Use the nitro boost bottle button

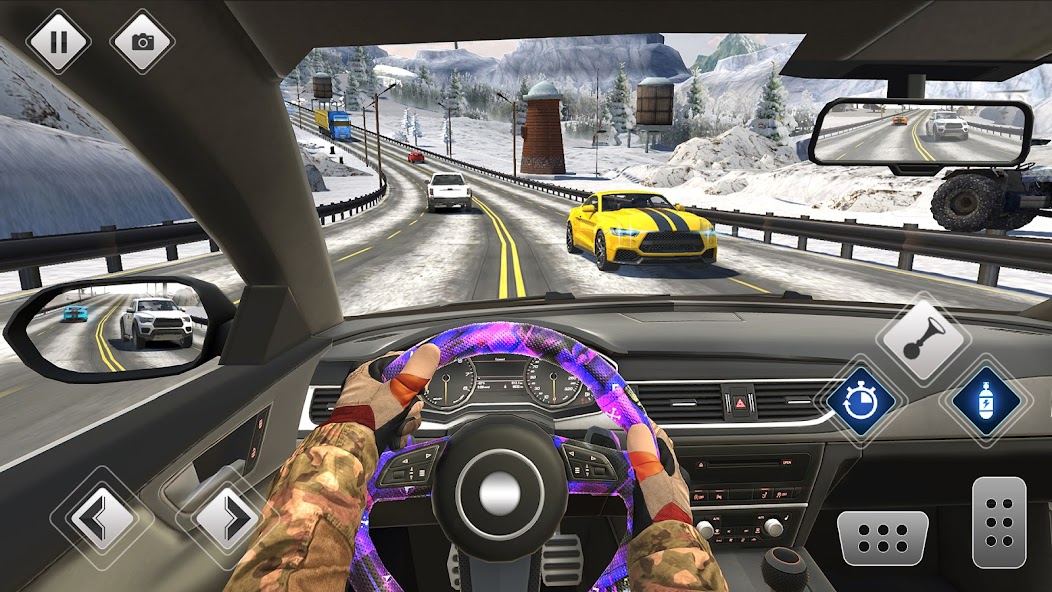[x=986, y=401]
